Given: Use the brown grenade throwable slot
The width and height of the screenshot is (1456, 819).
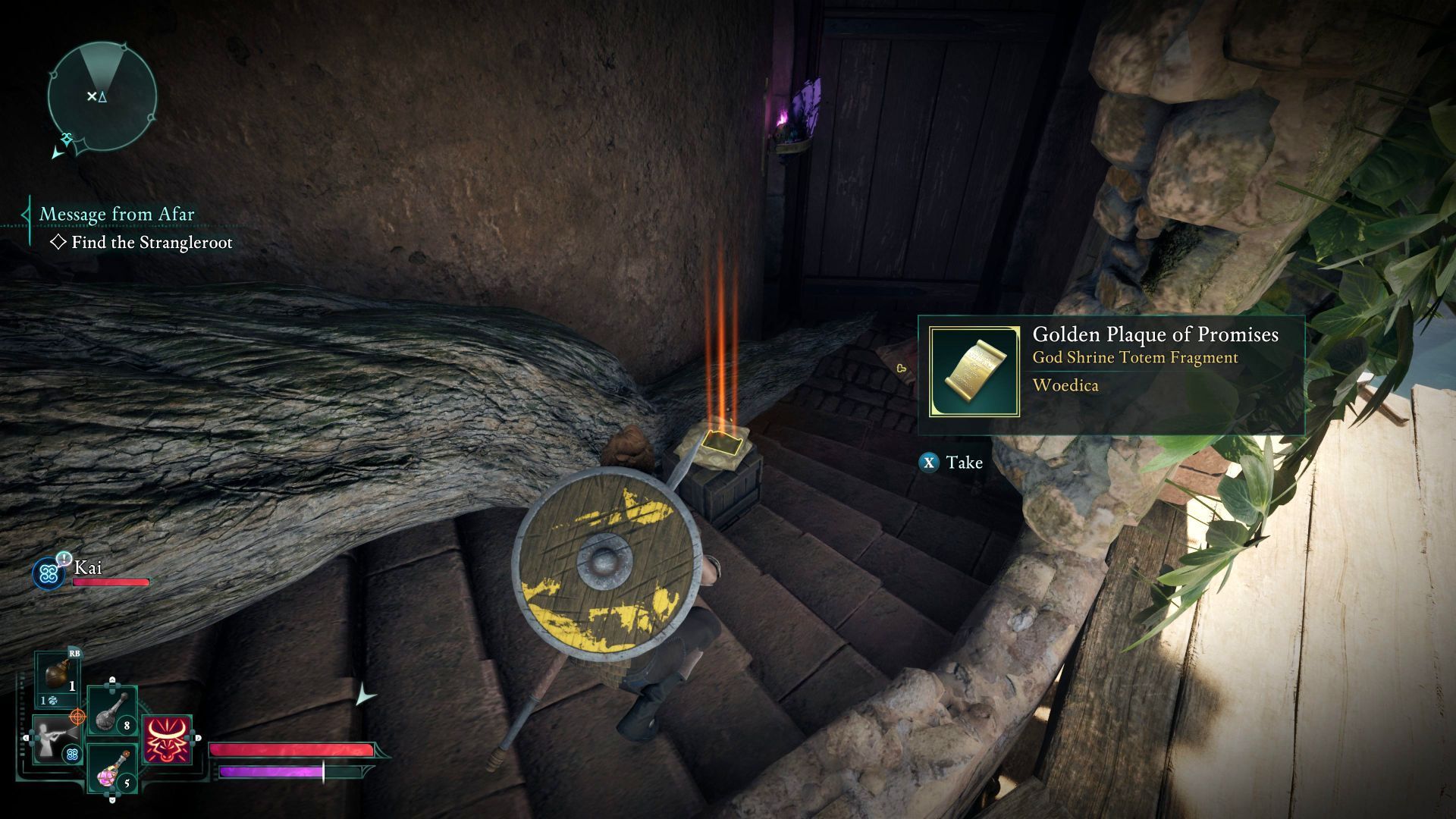Looking at the screenshot, I should pos(58,677).
